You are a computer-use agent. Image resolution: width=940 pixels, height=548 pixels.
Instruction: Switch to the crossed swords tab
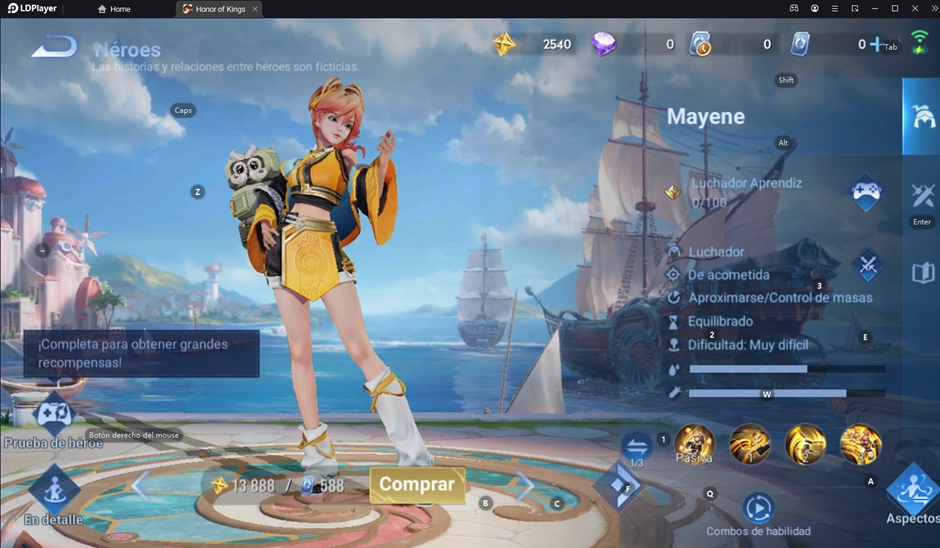click(x=922, y=194)
